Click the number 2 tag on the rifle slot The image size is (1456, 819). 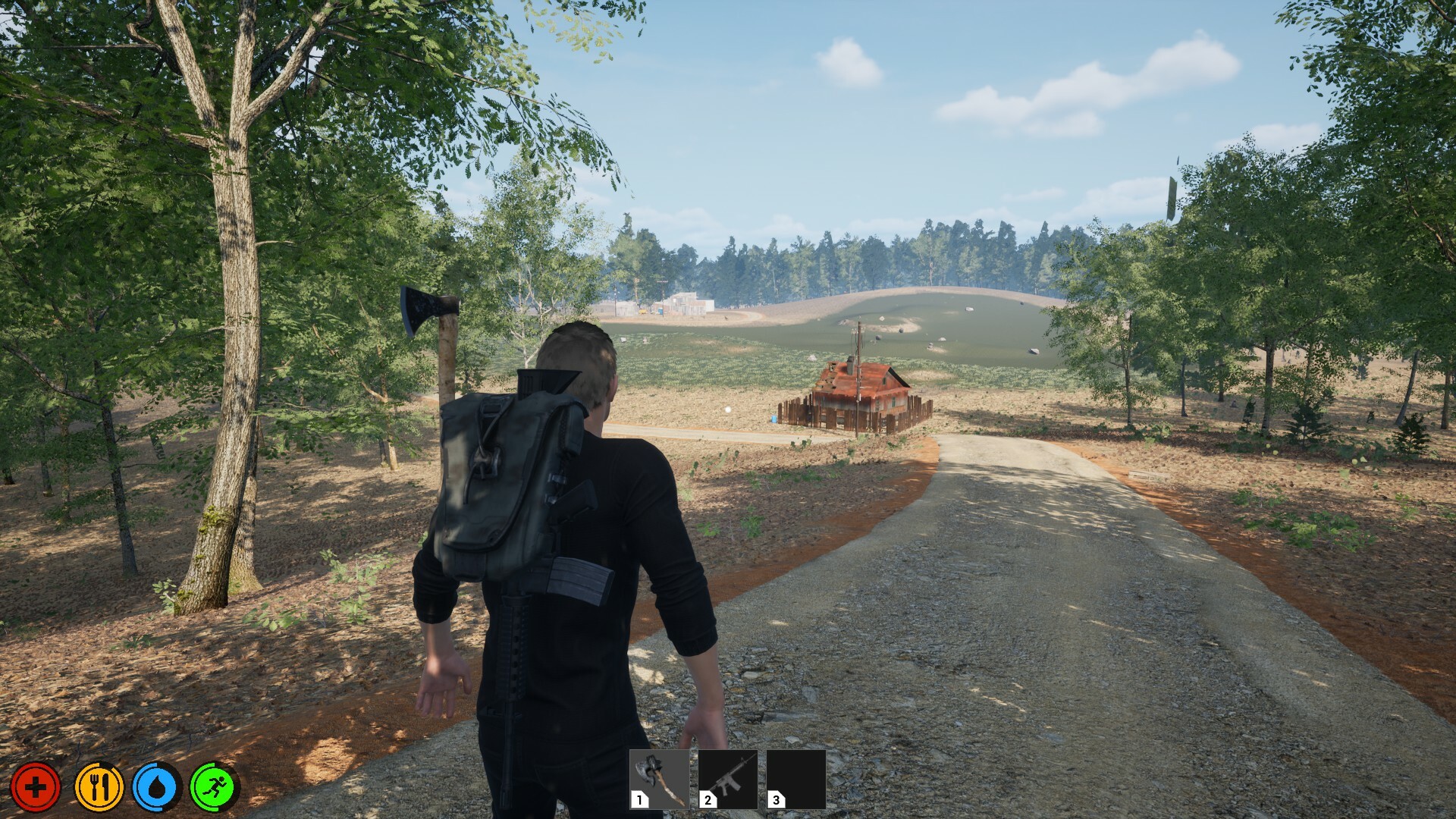(x=707, y=799)
